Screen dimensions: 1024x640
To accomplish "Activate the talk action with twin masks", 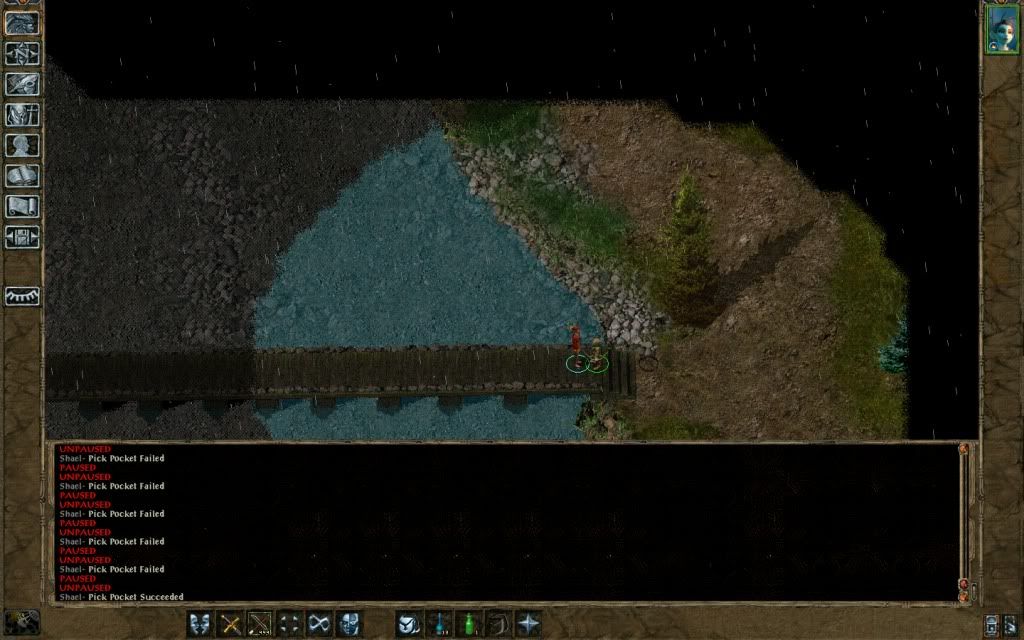I will 200,623.
